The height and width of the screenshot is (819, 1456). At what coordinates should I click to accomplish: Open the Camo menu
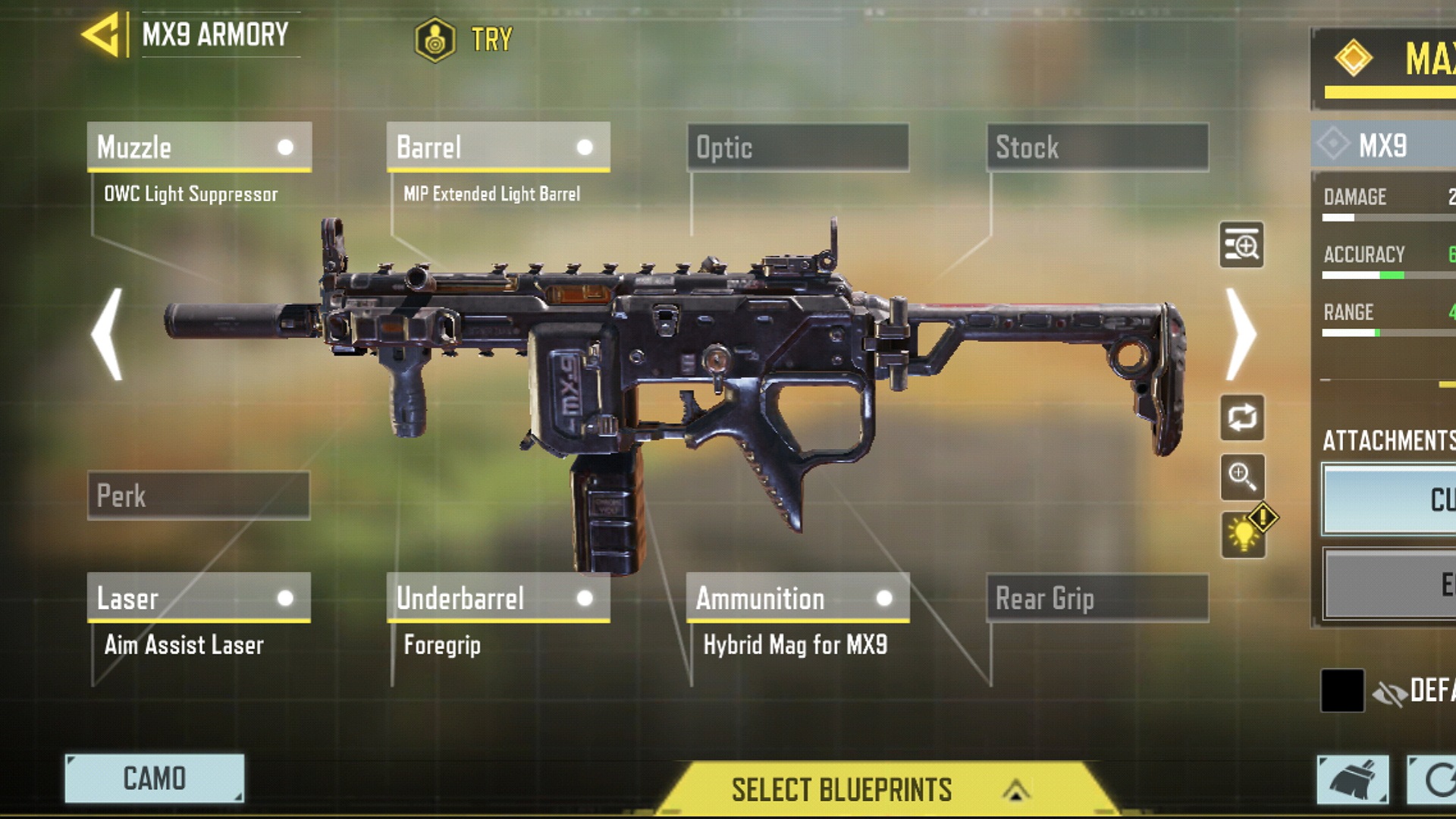click(155, 778)
